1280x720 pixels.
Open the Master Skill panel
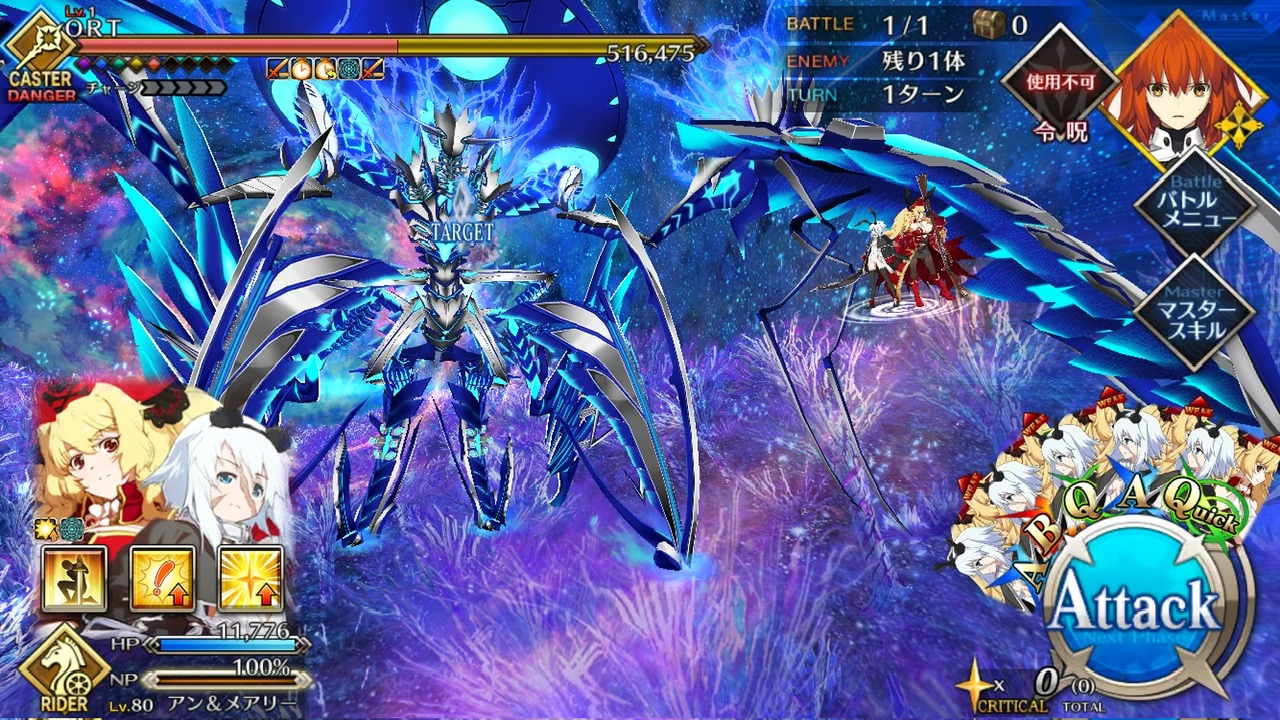coord(1194,310)
